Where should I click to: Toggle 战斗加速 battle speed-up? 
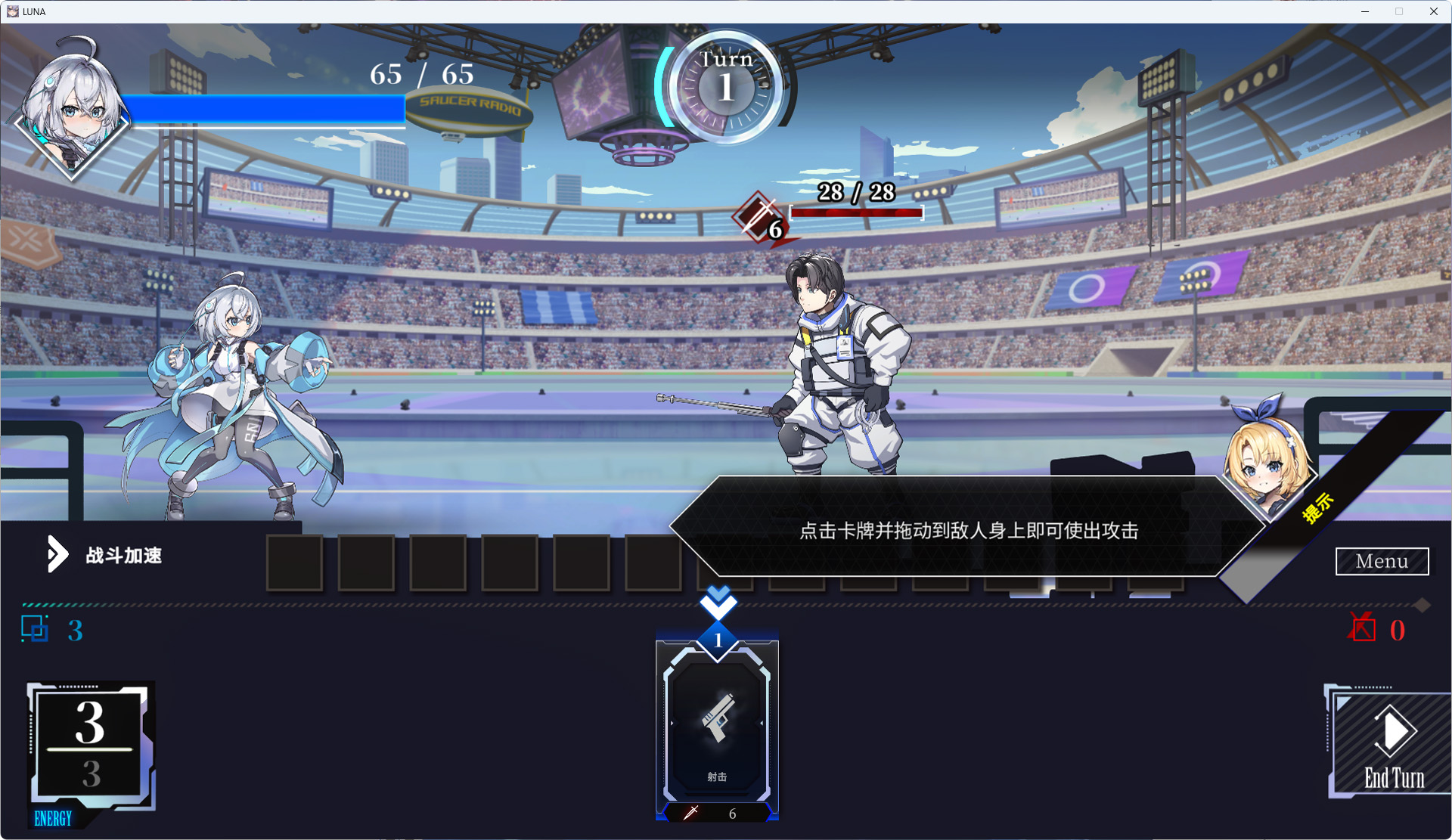[x=106, y=555]
